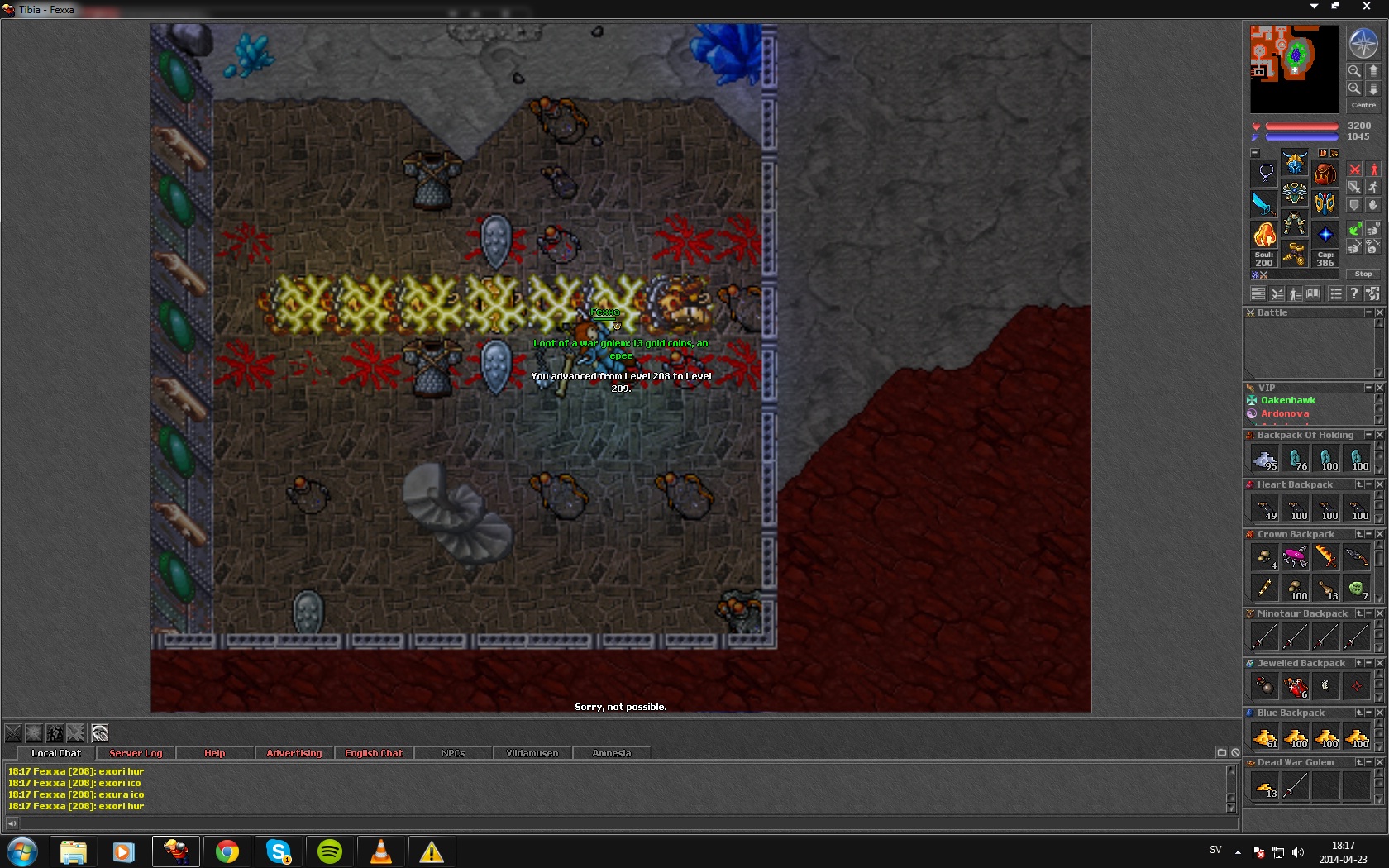The height and width of the screenshot is (868, 1389).
Task: Select Oakenhawk in the VIP list
Action: click(1287, 400)
